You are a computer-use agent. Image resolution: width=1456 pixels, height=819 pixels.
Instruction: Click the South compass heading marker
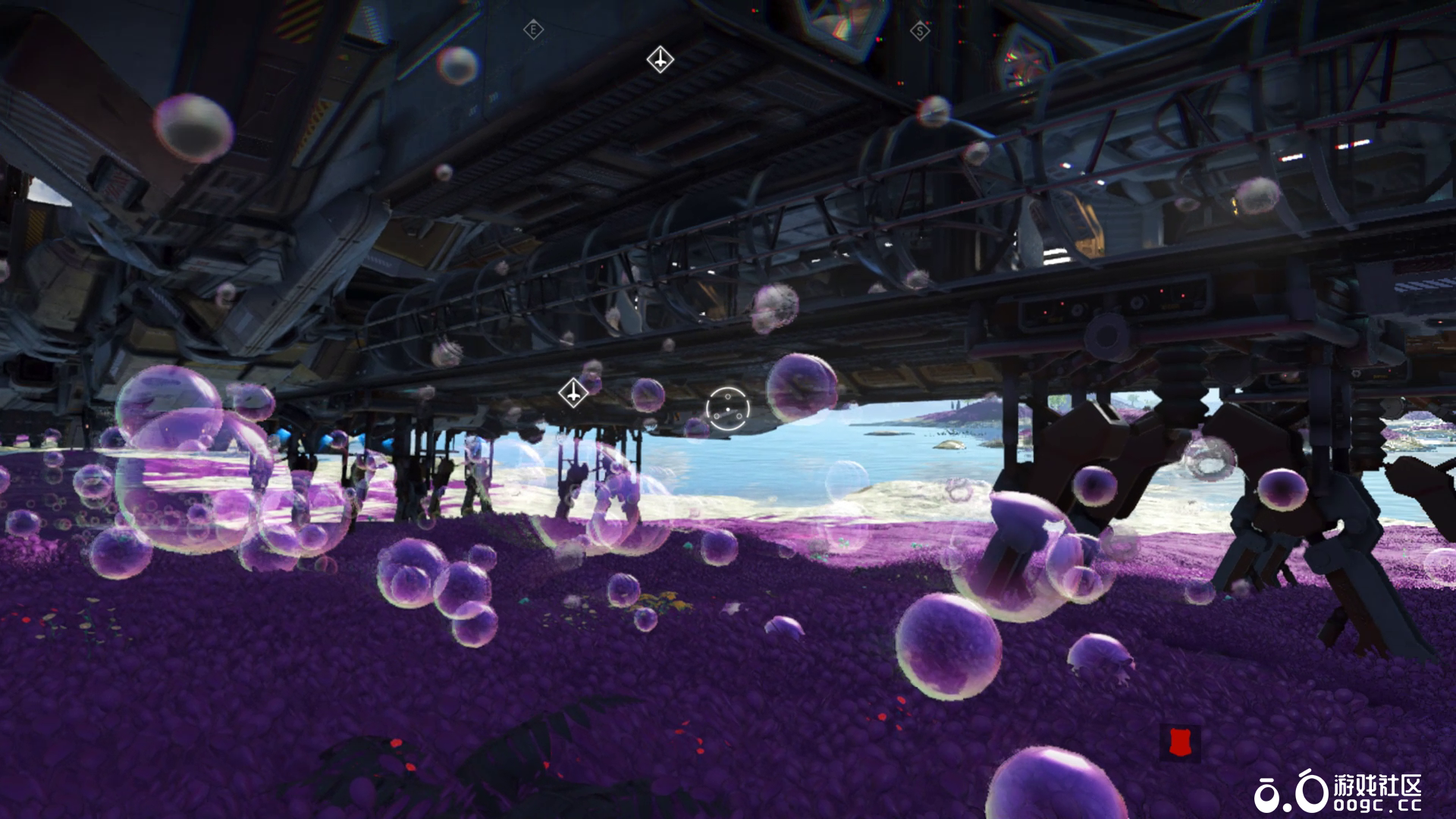click(x=920, y=31)
